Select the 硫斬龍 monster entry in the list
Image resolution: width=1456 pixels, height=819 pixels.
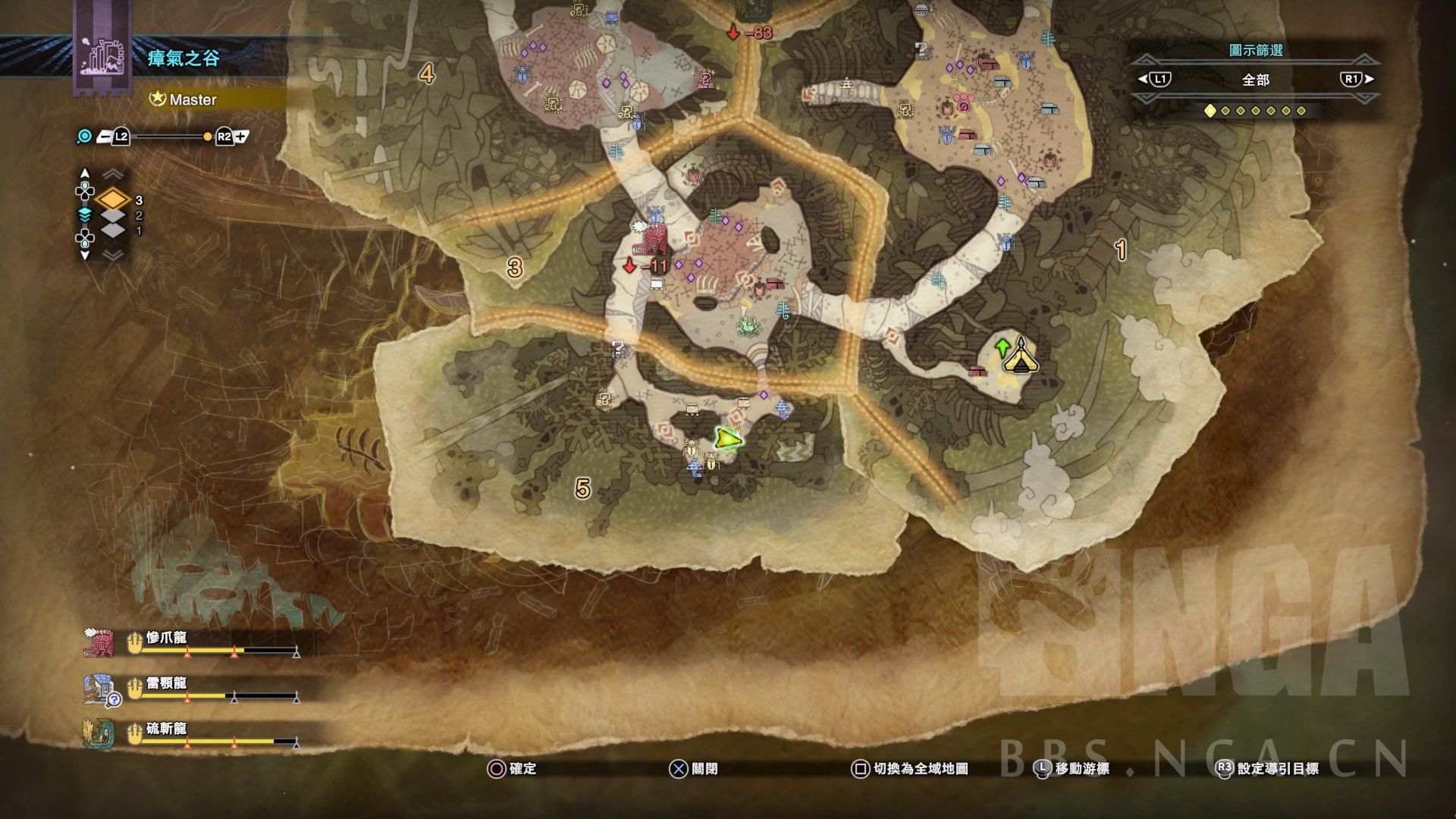[x=166, y=730]
